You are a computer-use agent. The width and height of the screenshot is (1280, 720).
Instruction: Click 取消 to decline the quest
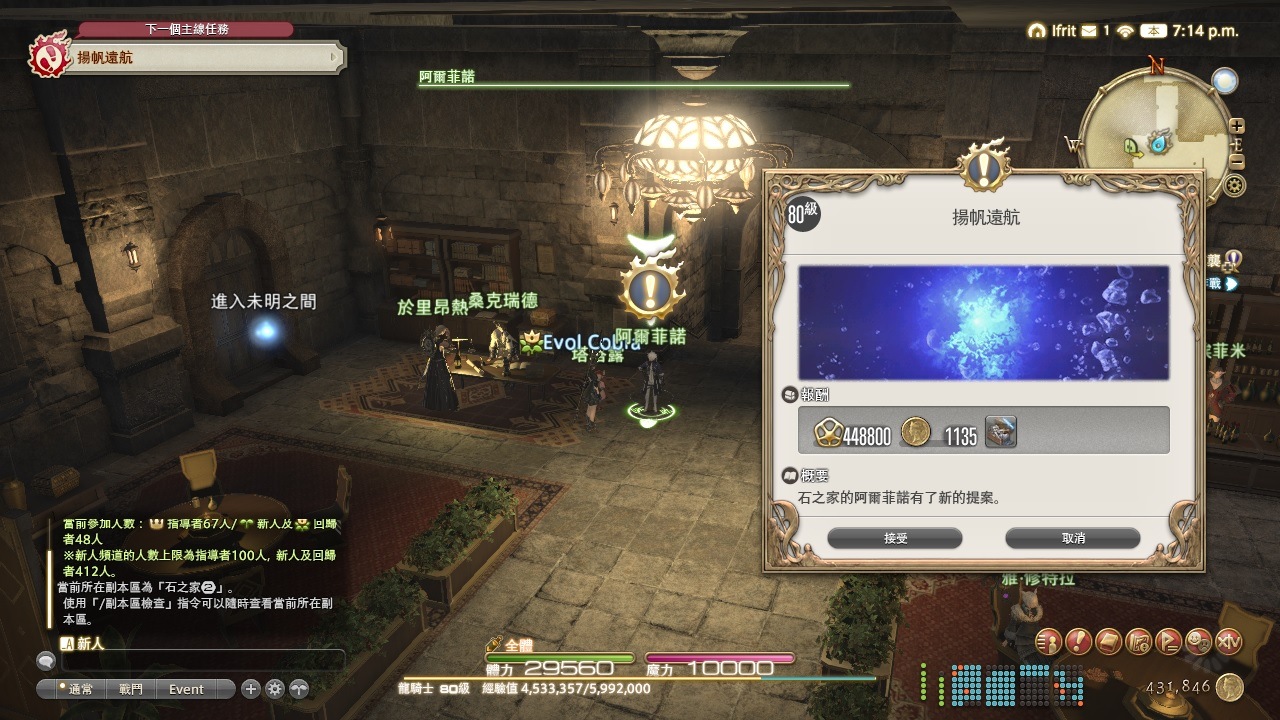(x=1073, y=538)
